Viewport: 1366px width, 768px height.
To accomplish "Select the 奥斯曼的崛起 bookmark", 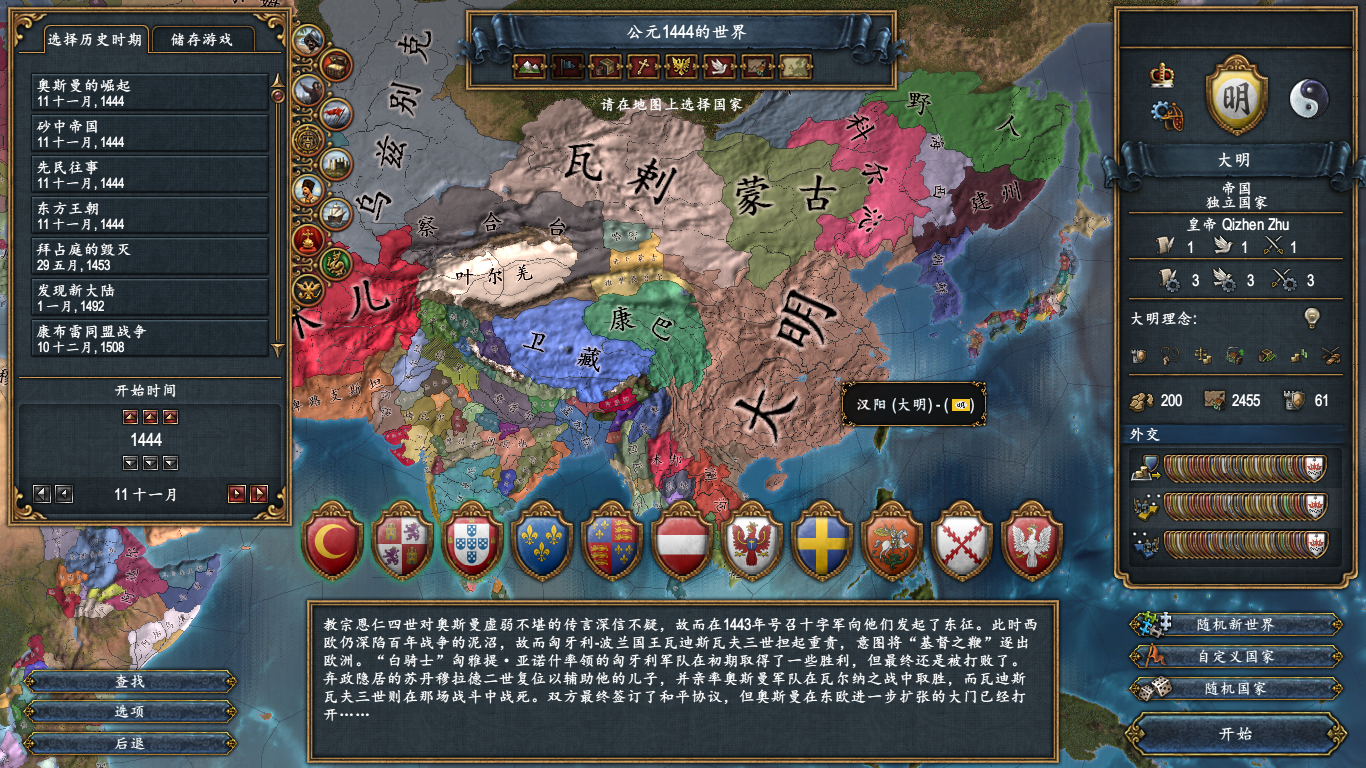I will [150, 94].
